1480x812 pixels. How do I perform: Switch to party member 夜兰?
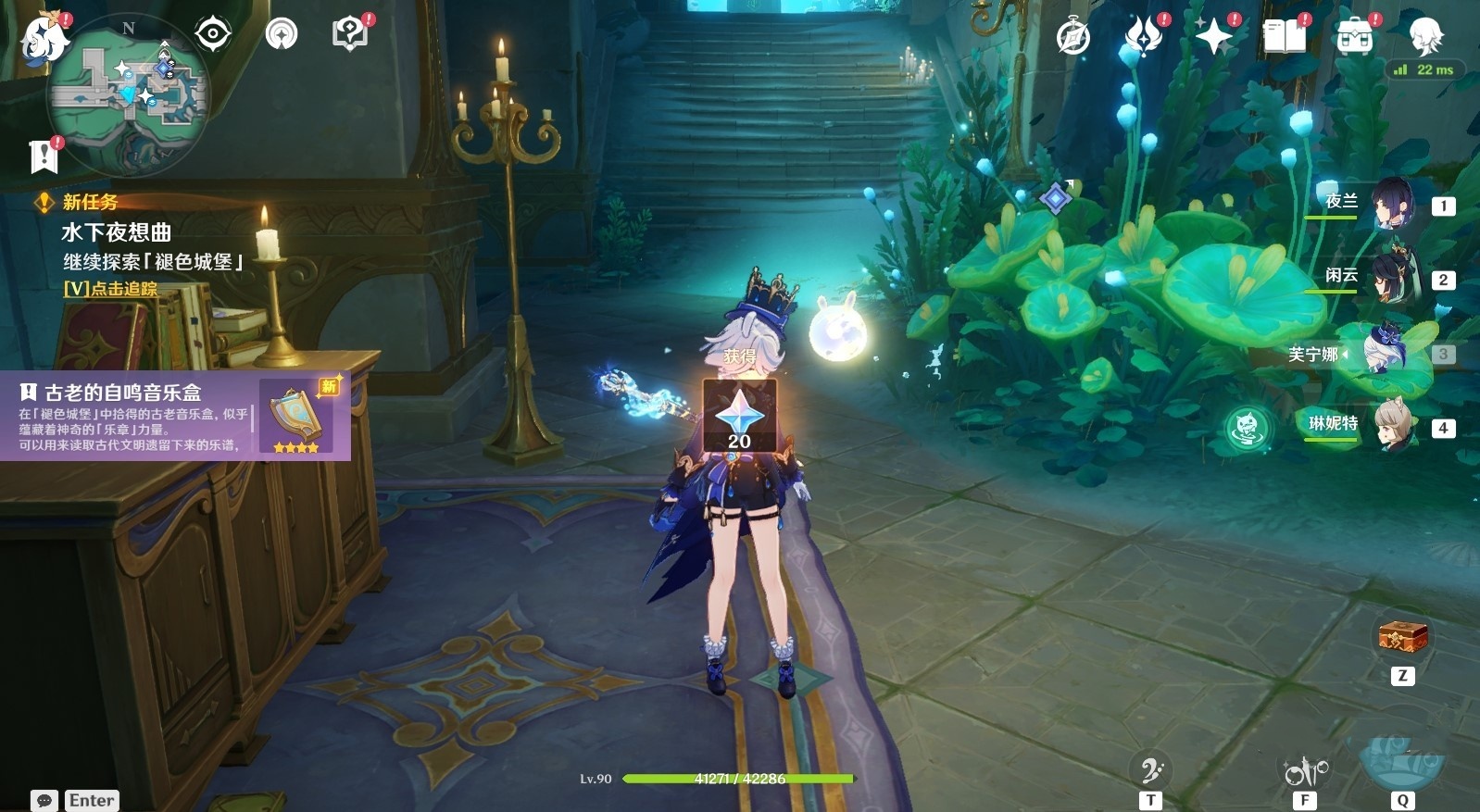(x=1391, y=205)
